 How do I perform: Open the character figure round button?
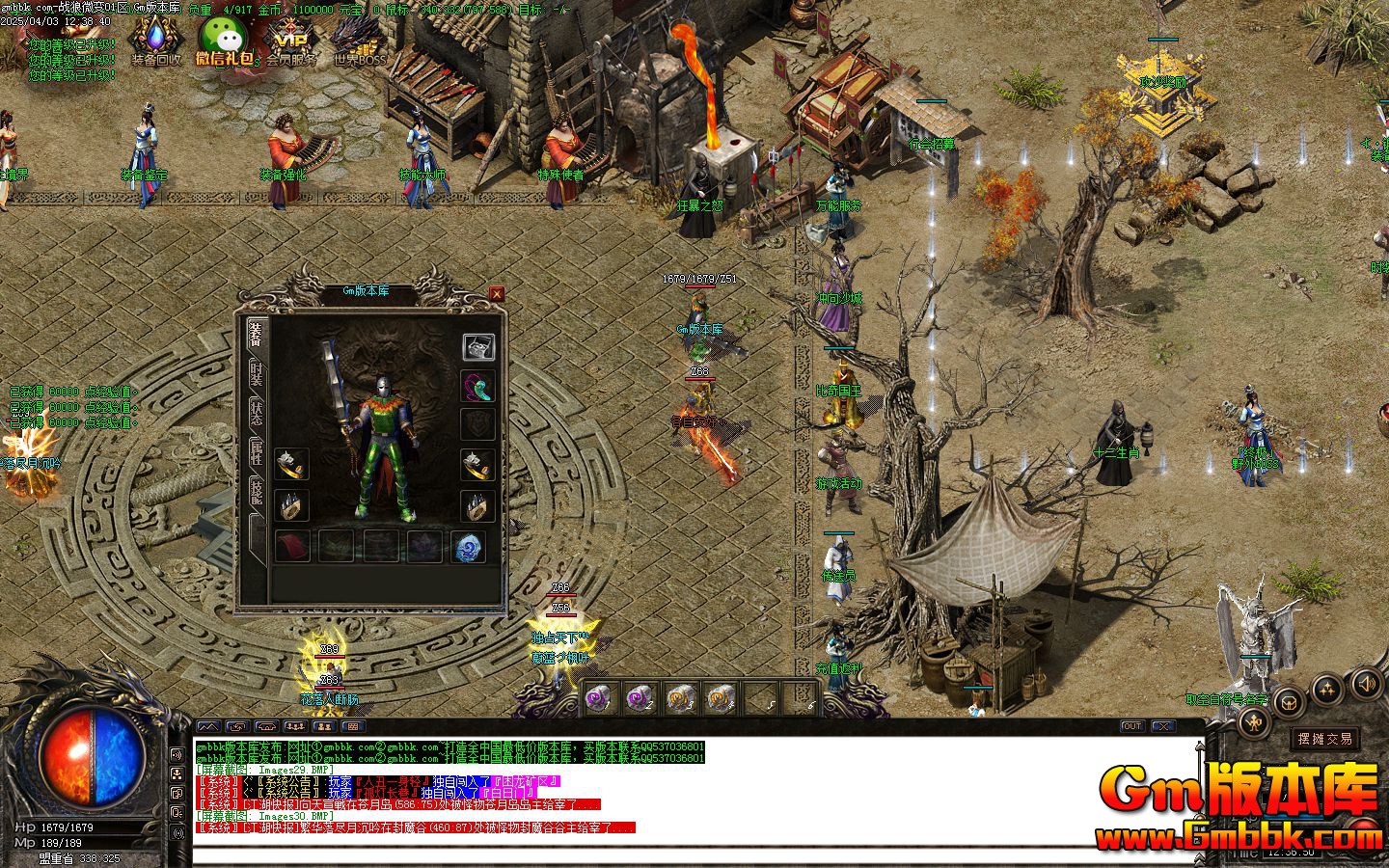point(1254,721)
